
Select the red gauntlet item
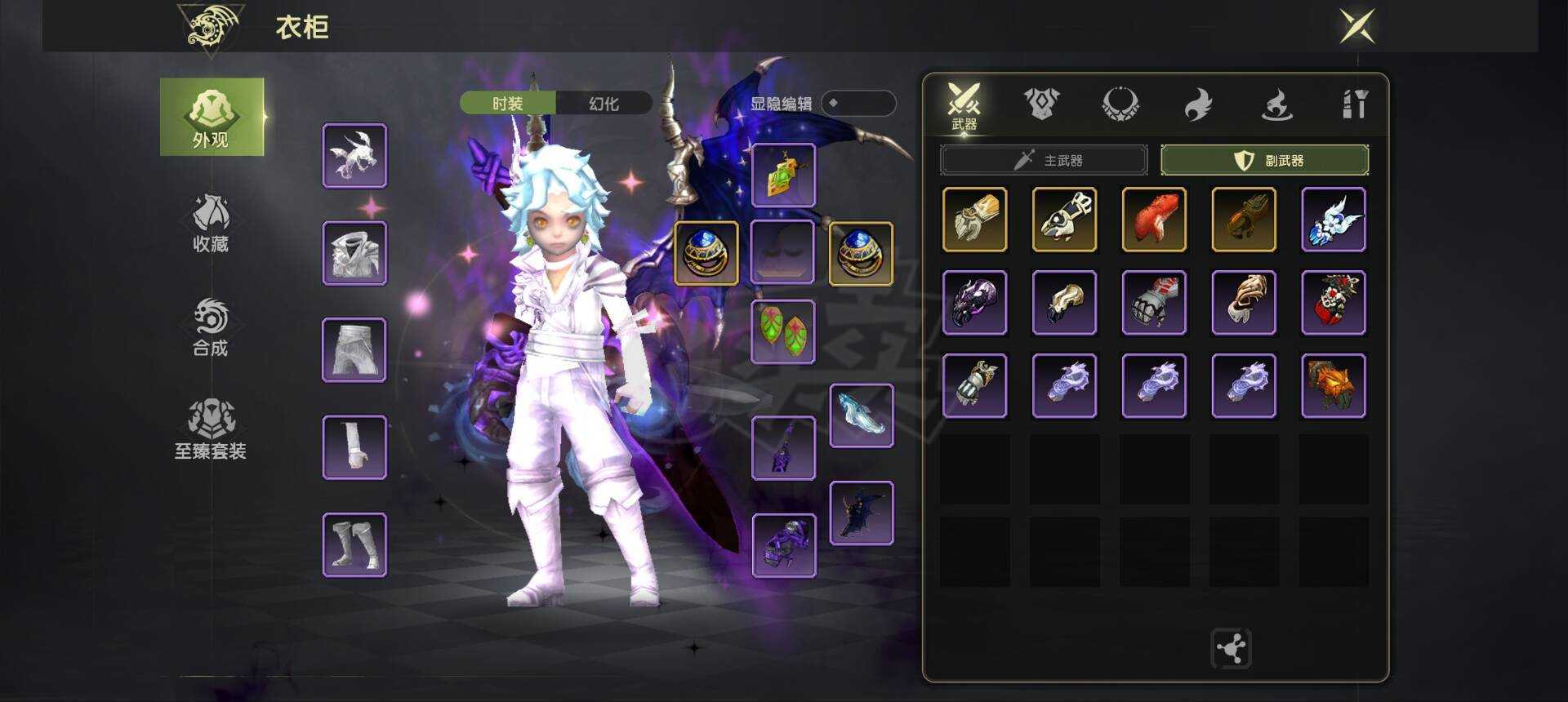tap(1154, 220)
